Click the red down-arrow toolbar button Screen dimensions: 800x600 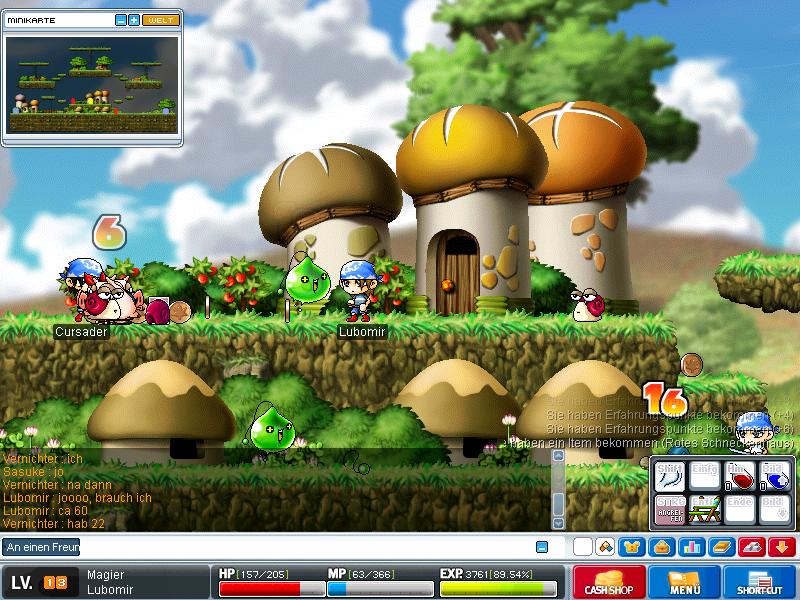click(x=782, y=547)
